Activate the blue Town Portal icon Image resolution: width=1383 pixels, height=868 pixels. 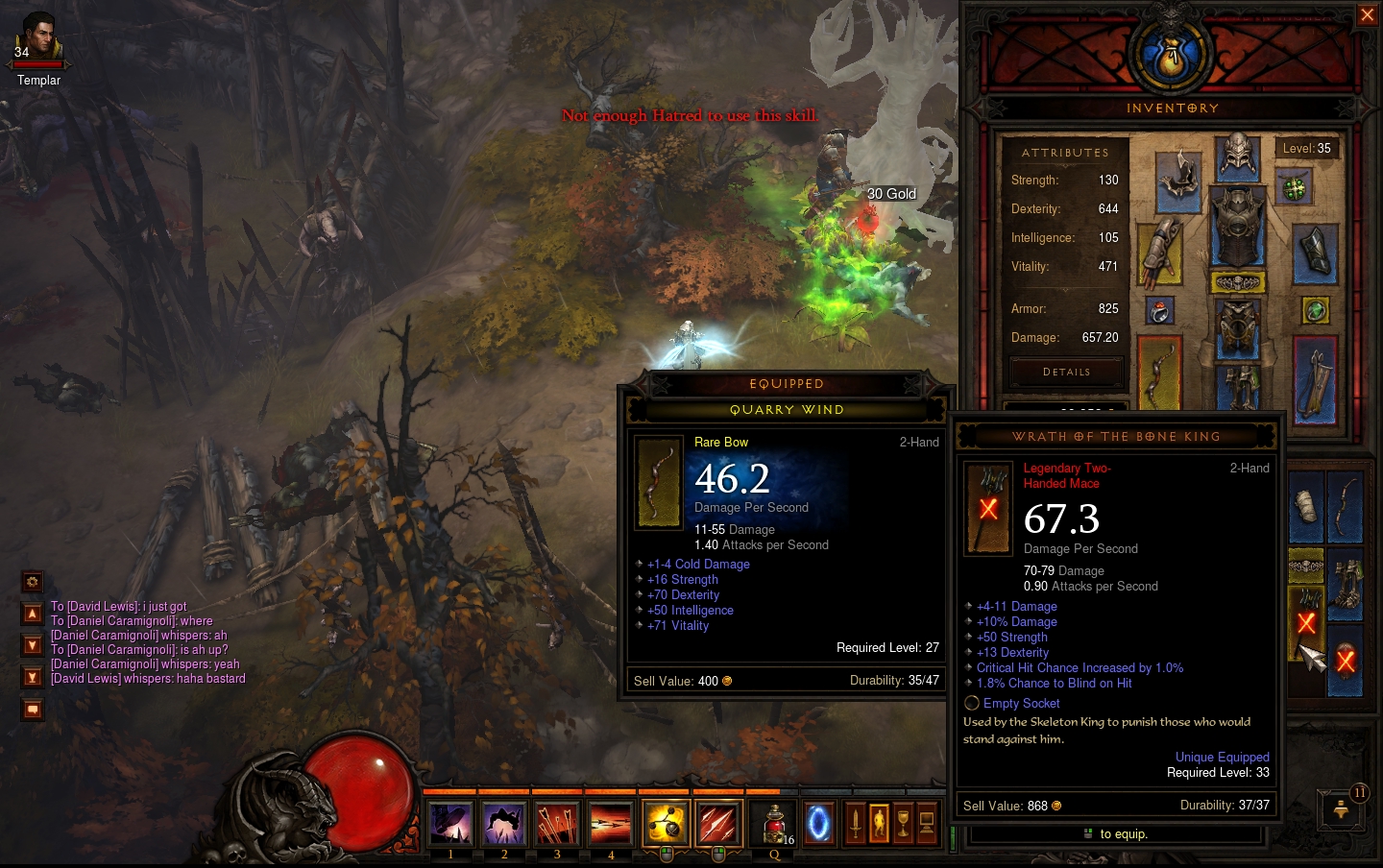pyautogui.click(x=818, y=824)
